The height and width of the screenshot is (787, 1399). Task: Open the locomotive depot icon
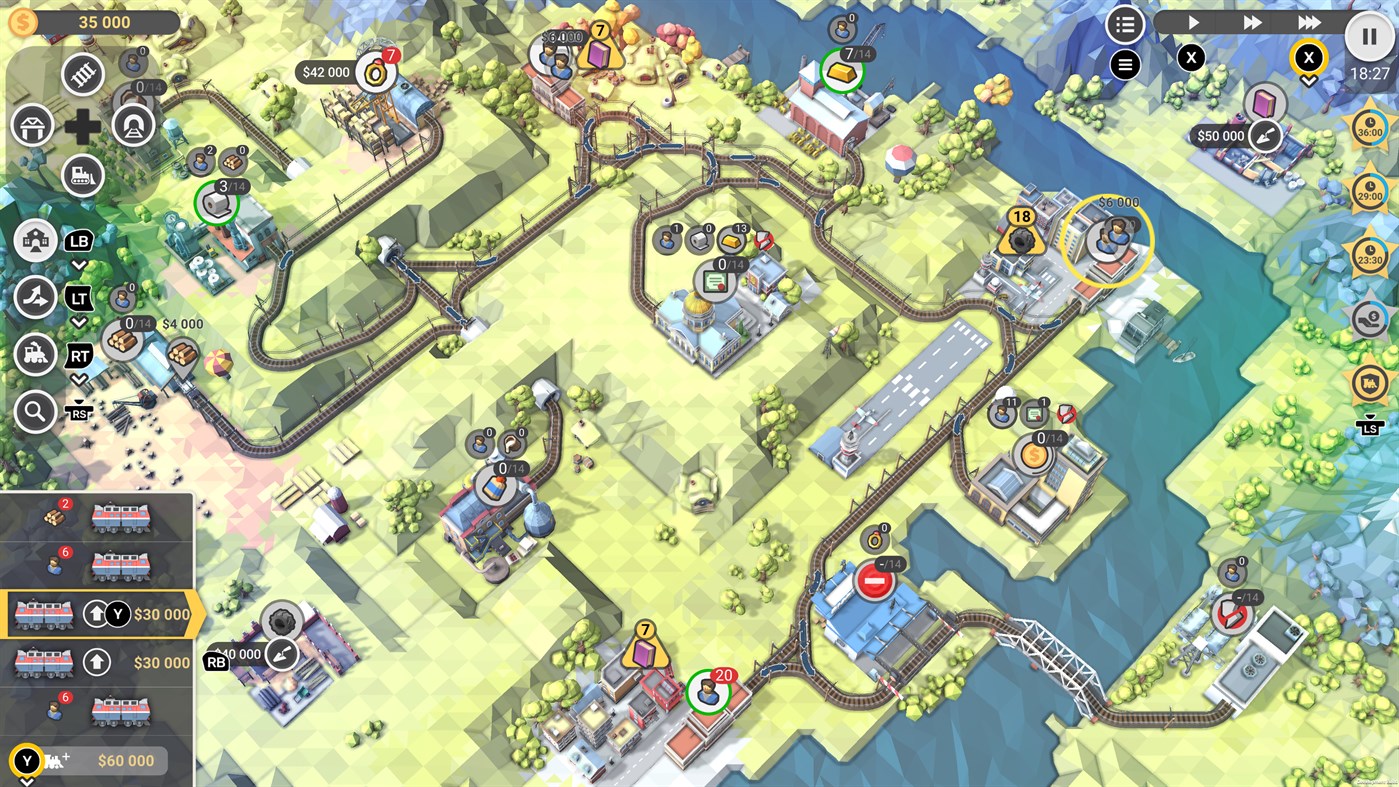coord(35,357)
